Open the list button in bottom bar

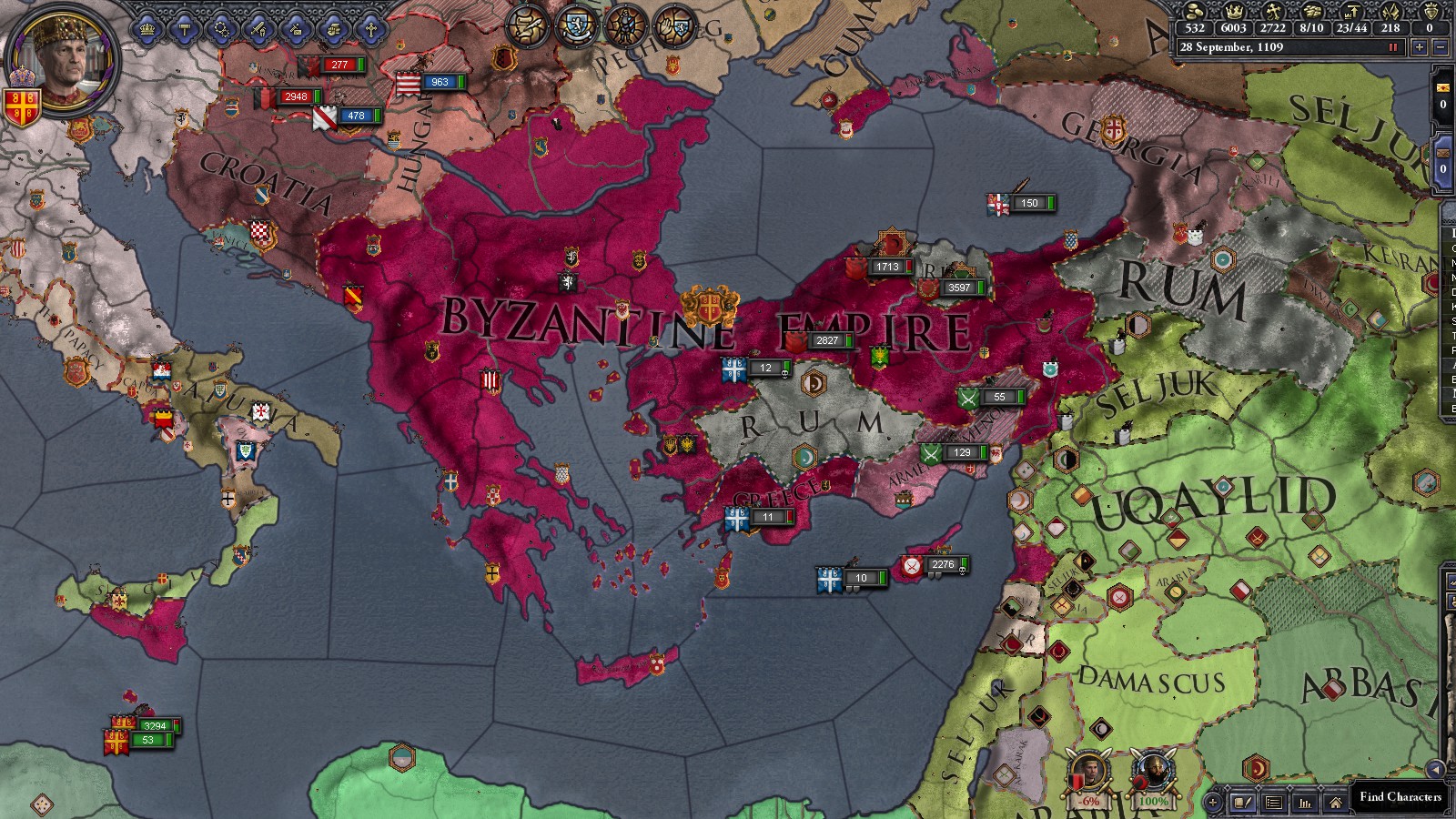1273,803
